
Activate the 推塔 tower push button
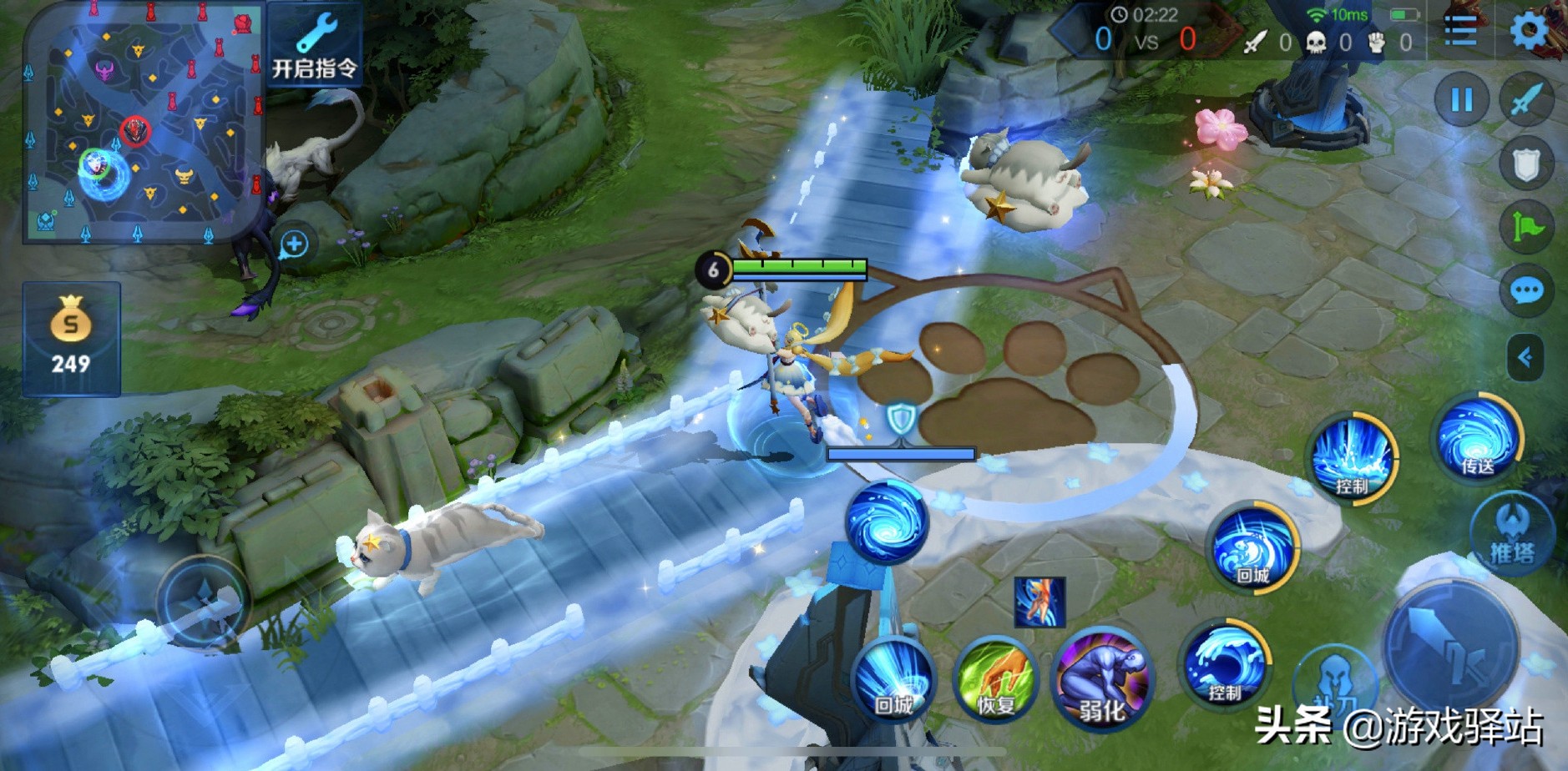1512,535
